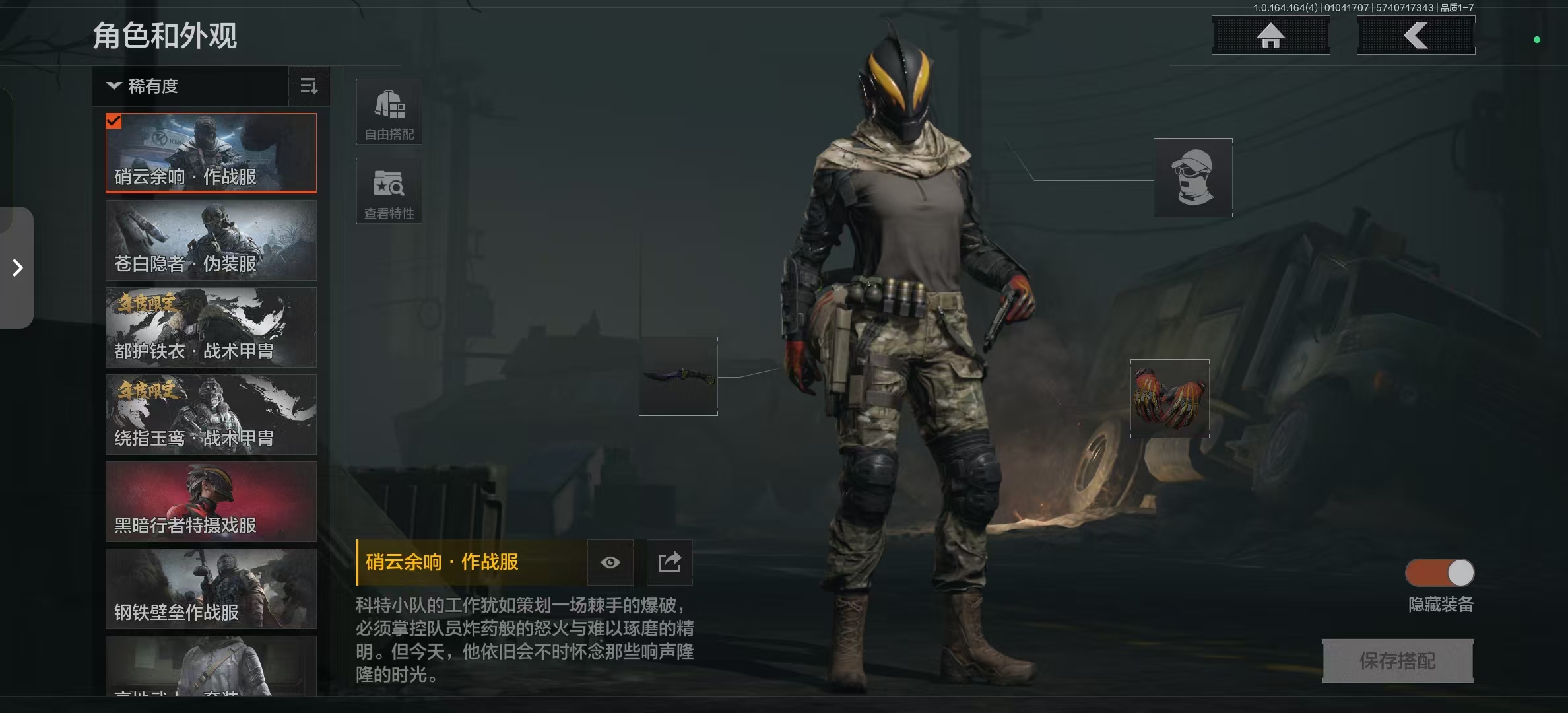Select the 钢铁壁垒作战服 outfit

click(x=211, y=589)
